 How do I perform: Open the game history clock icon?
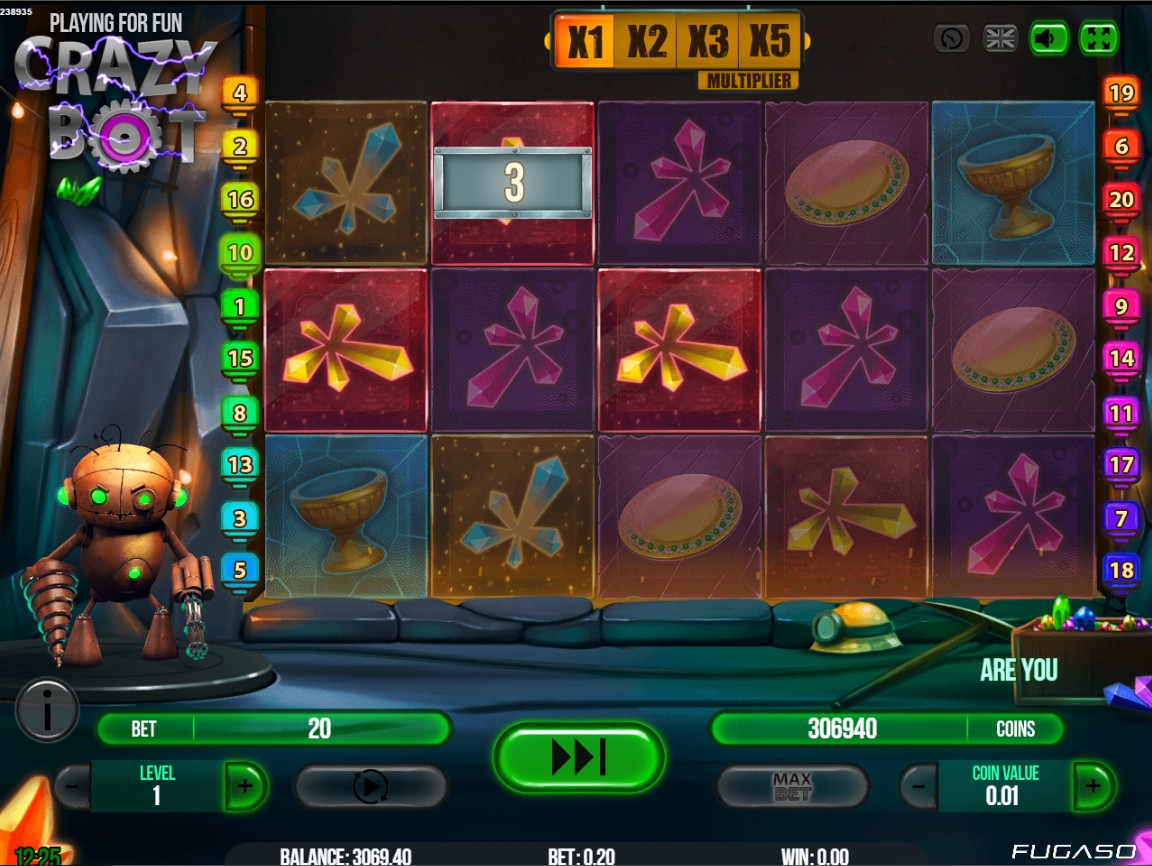(951, 39)
